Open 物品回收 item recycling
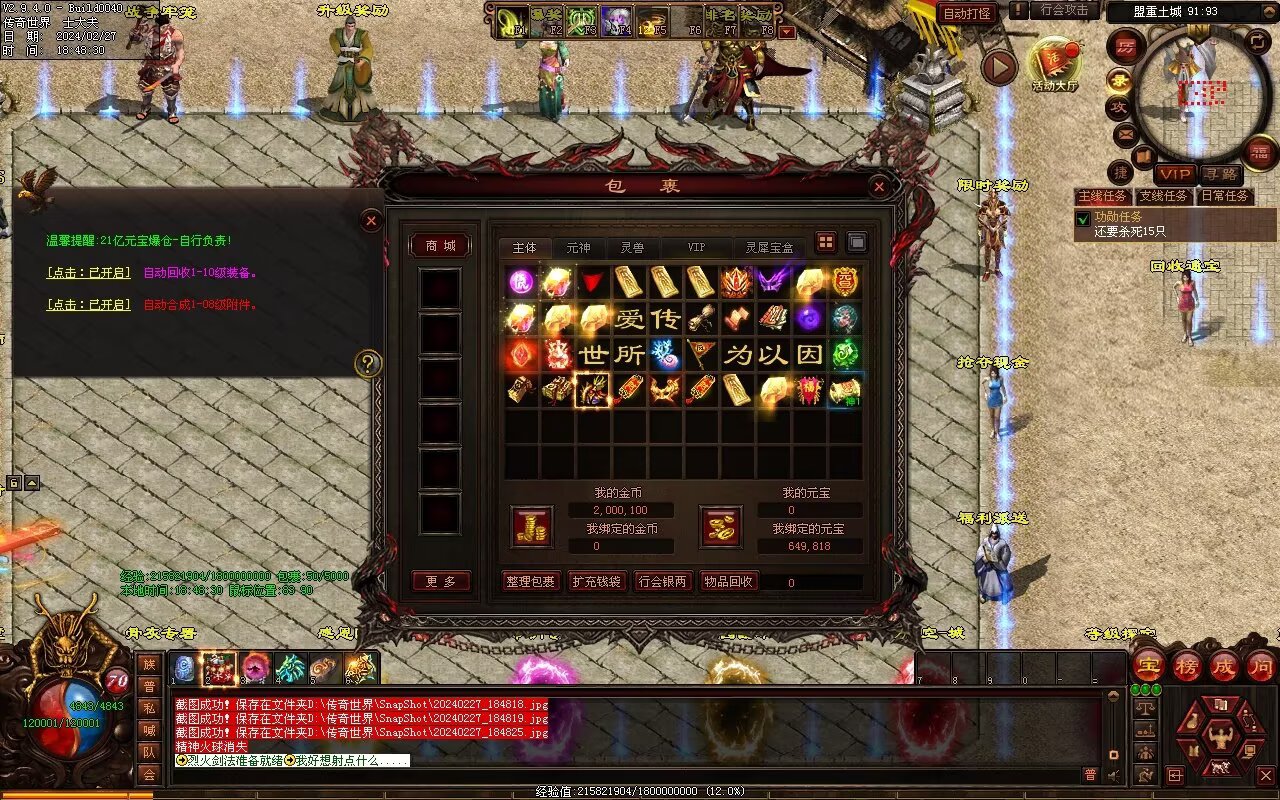The width and height of the screenshot is (1280, 800). (x=729, y=581)
